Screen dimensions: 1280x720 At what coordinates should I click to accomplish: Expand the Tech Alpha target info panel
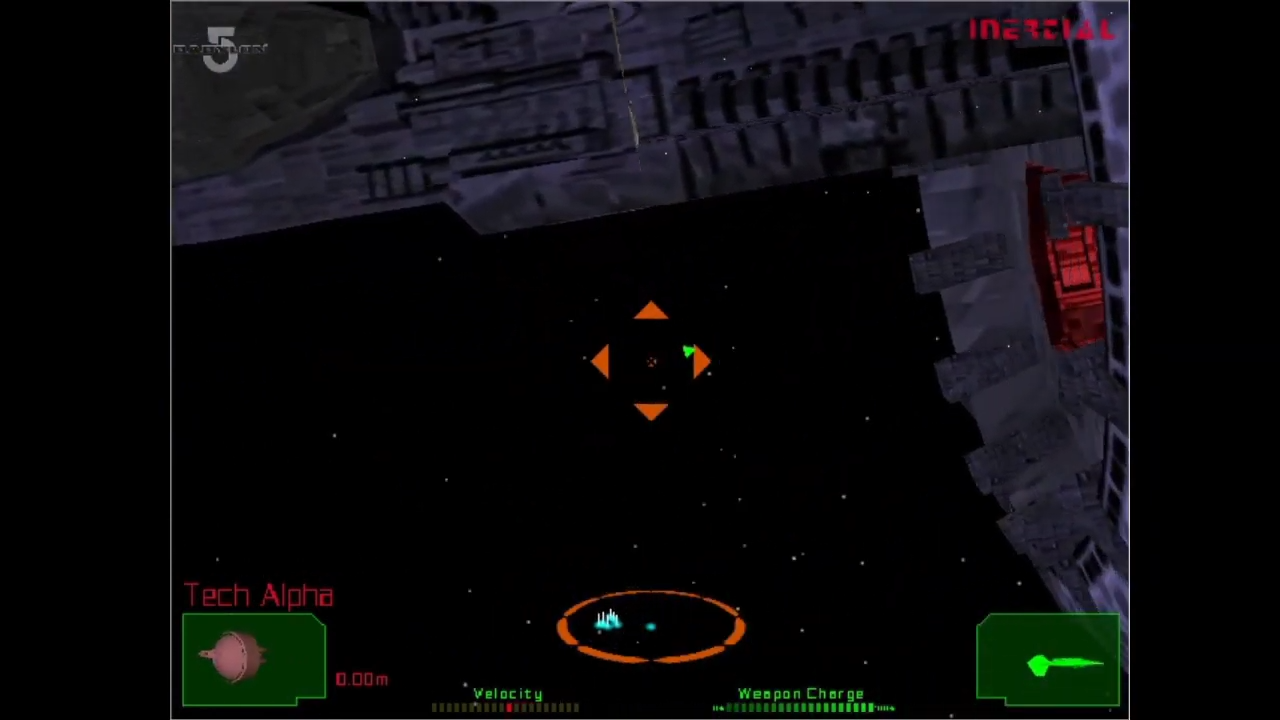tap(253, 657)
